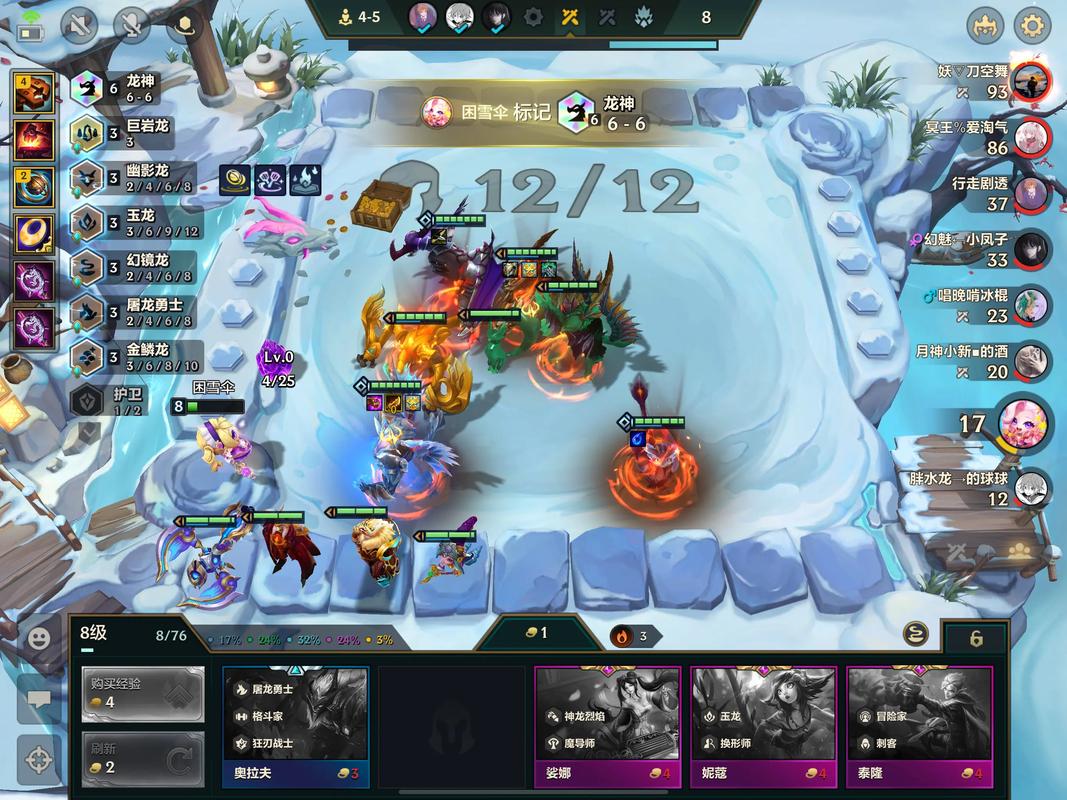The height and width of the screenshot is (800, 1067).
Task: View player 妖▽刀空舞's board
Action: pos(1030,82)
